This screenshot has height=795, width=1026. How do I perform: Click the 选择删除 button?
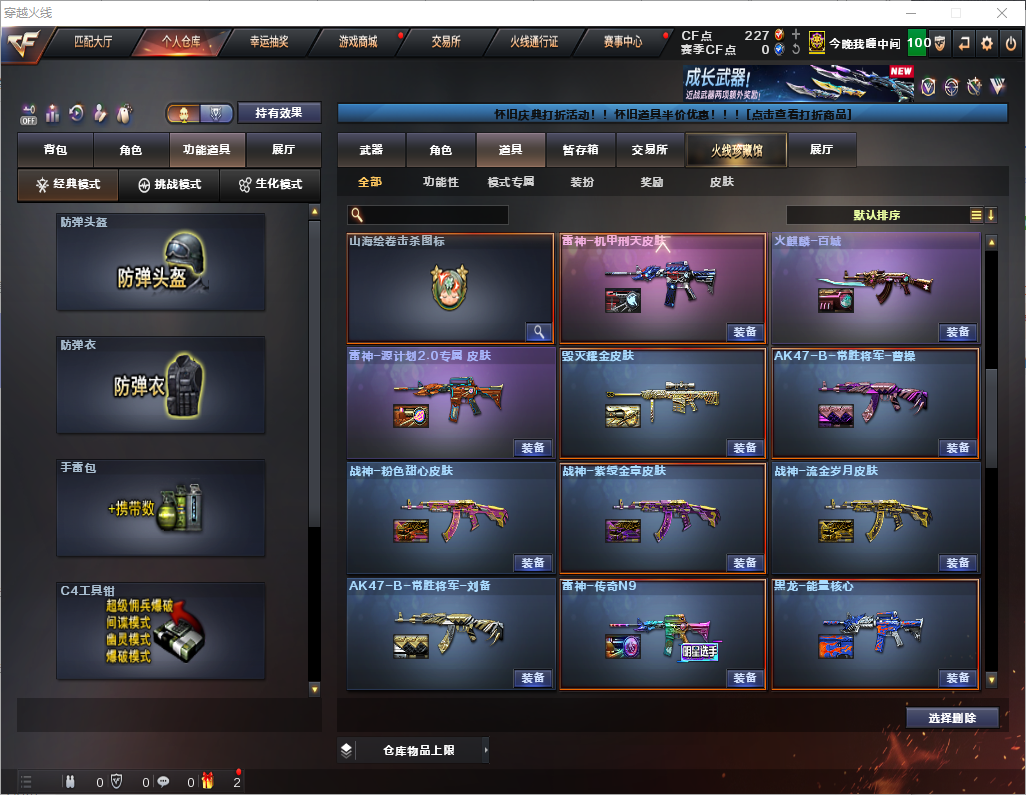(952, 718)
